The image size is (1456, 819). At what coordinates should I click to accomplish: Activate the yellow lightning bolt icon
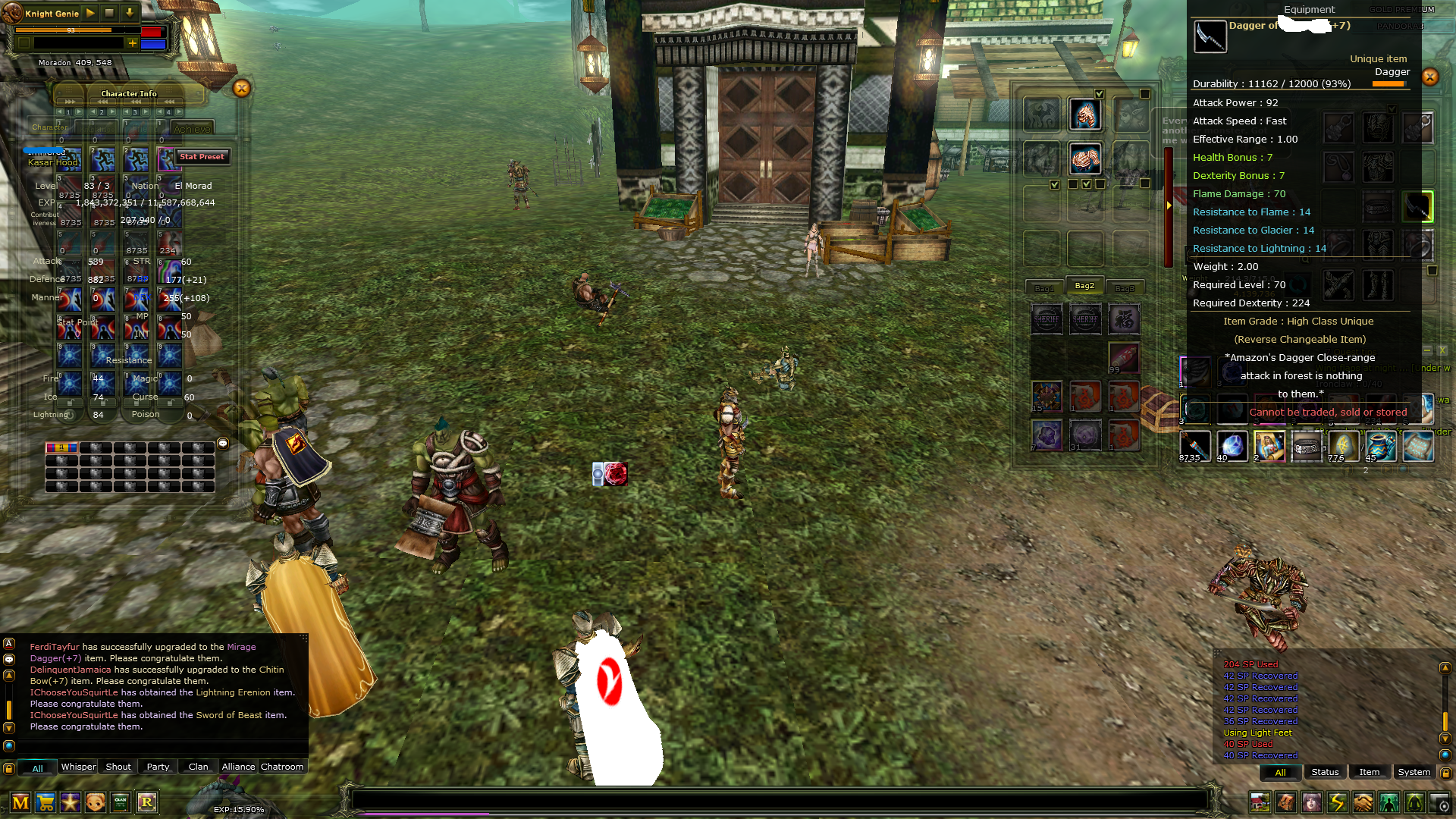click(x=1337, y=802)
